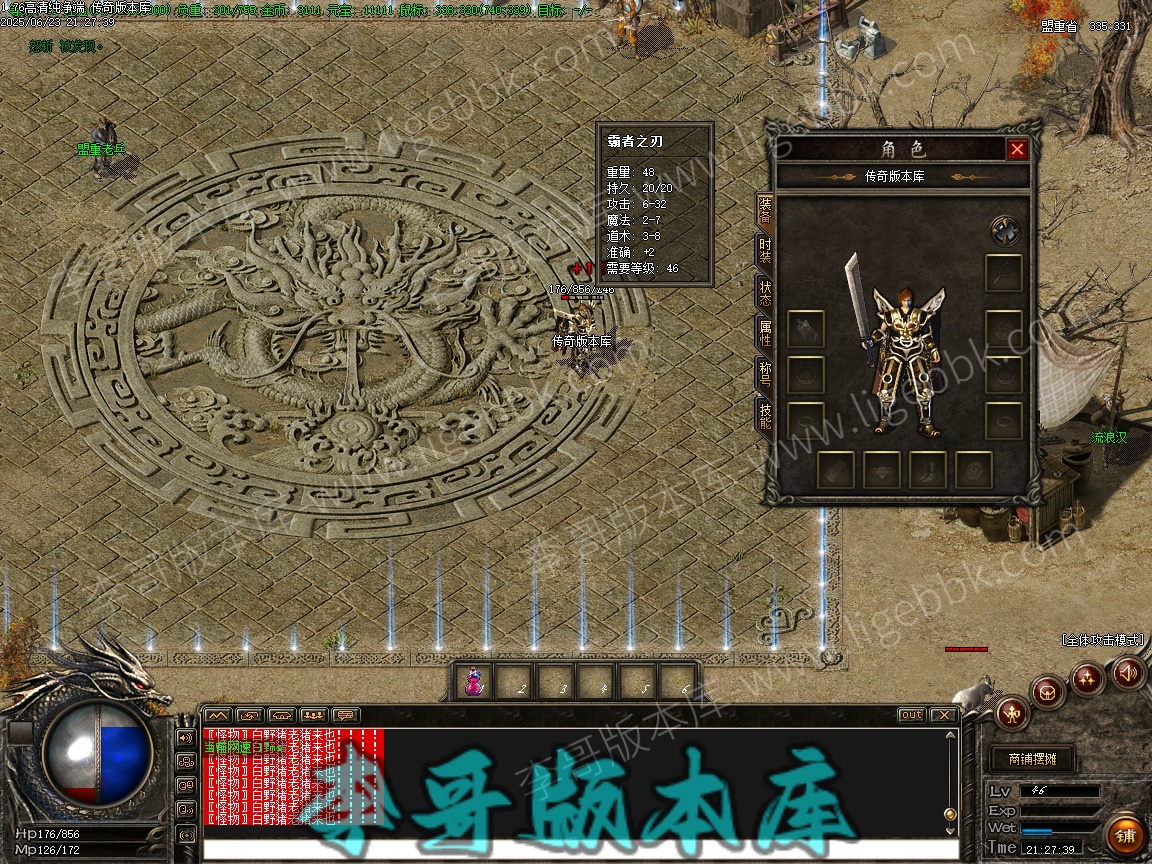This screenshot has width=1152, height=864.
Task: Open the character figure round button
Action: 1013,713
